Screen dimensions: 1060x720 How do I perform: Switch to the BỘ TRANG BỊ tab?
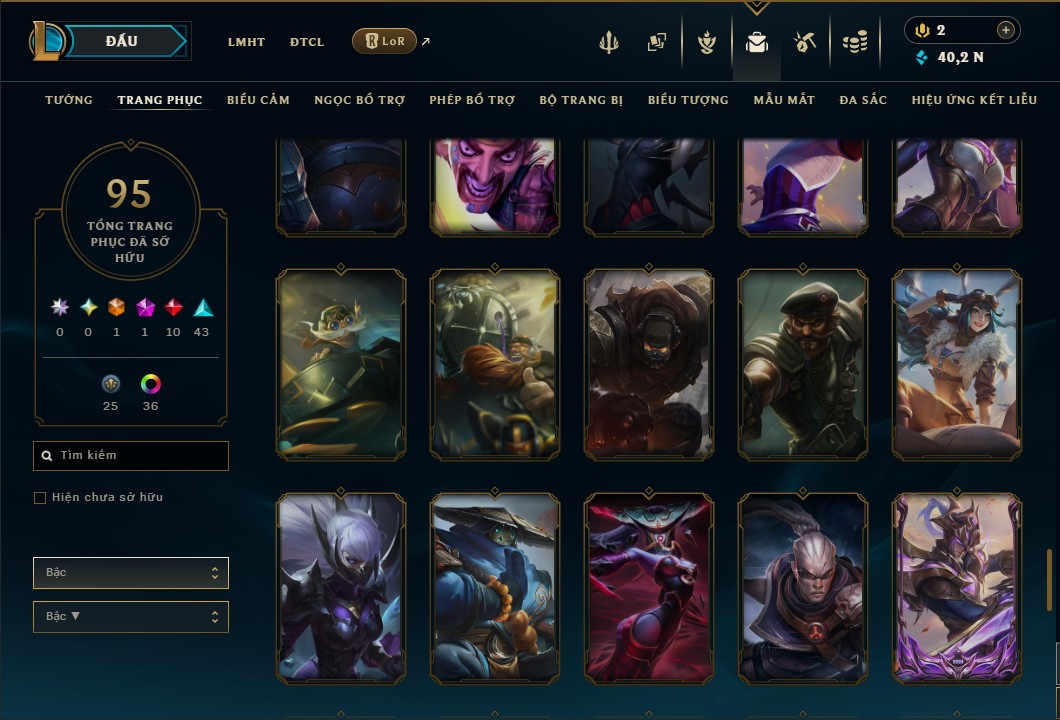(581, 100)
